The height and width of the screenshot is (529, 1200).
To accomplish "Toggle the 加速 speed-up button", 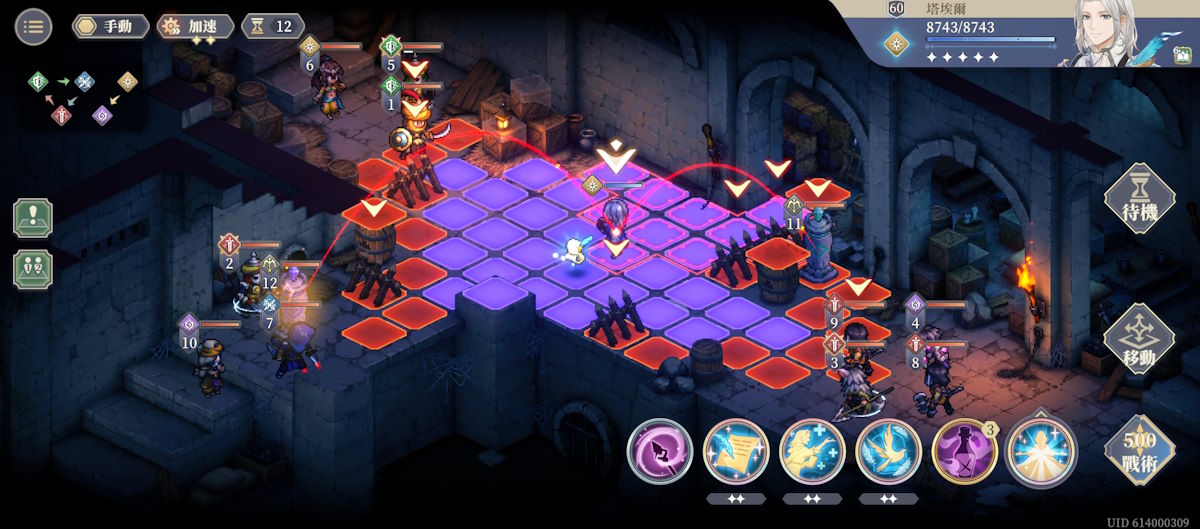I will point(197,26).
